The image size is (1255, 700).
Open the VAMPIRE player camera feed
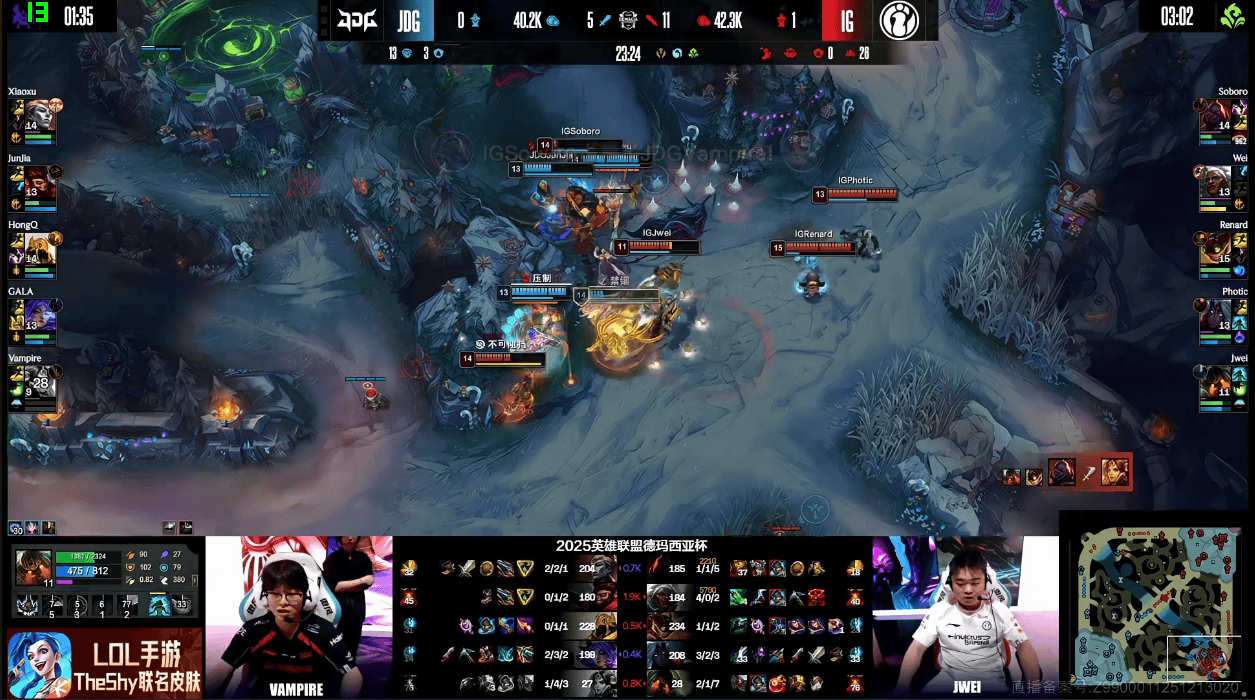(x=298, y=617)
